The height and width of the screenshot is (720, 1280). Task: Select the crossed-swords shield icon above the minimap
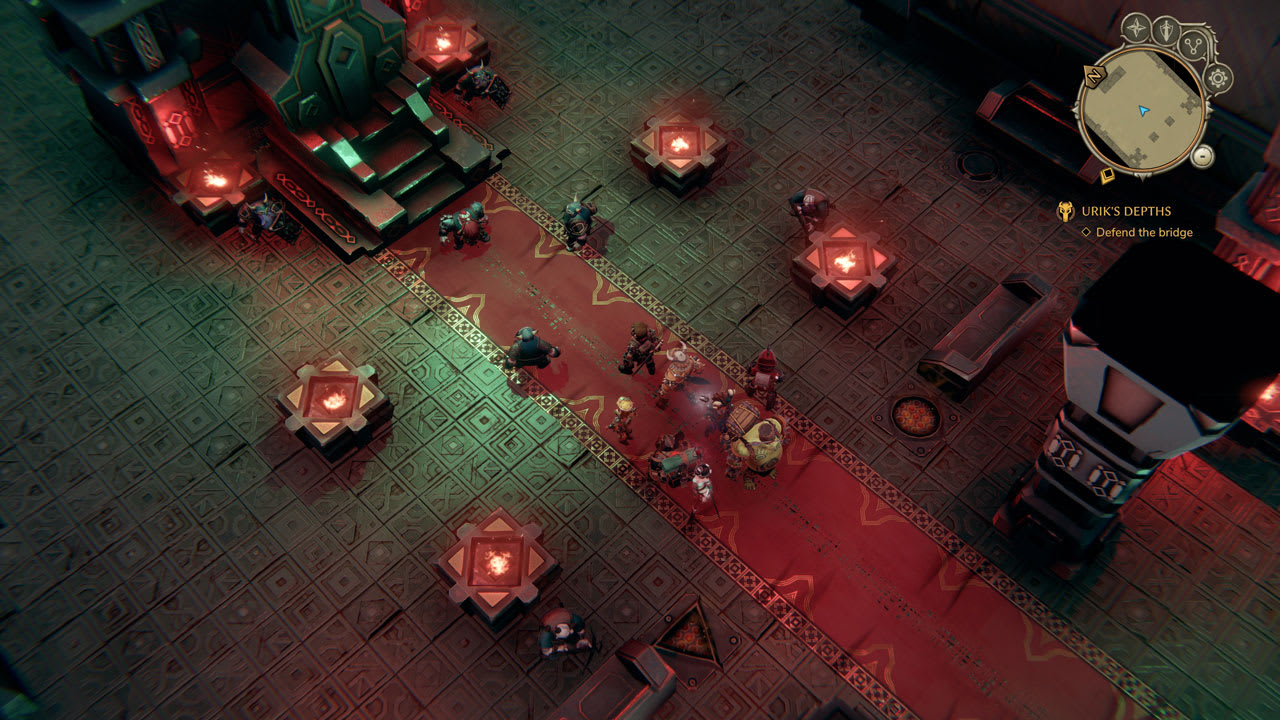coord(1166,27)
